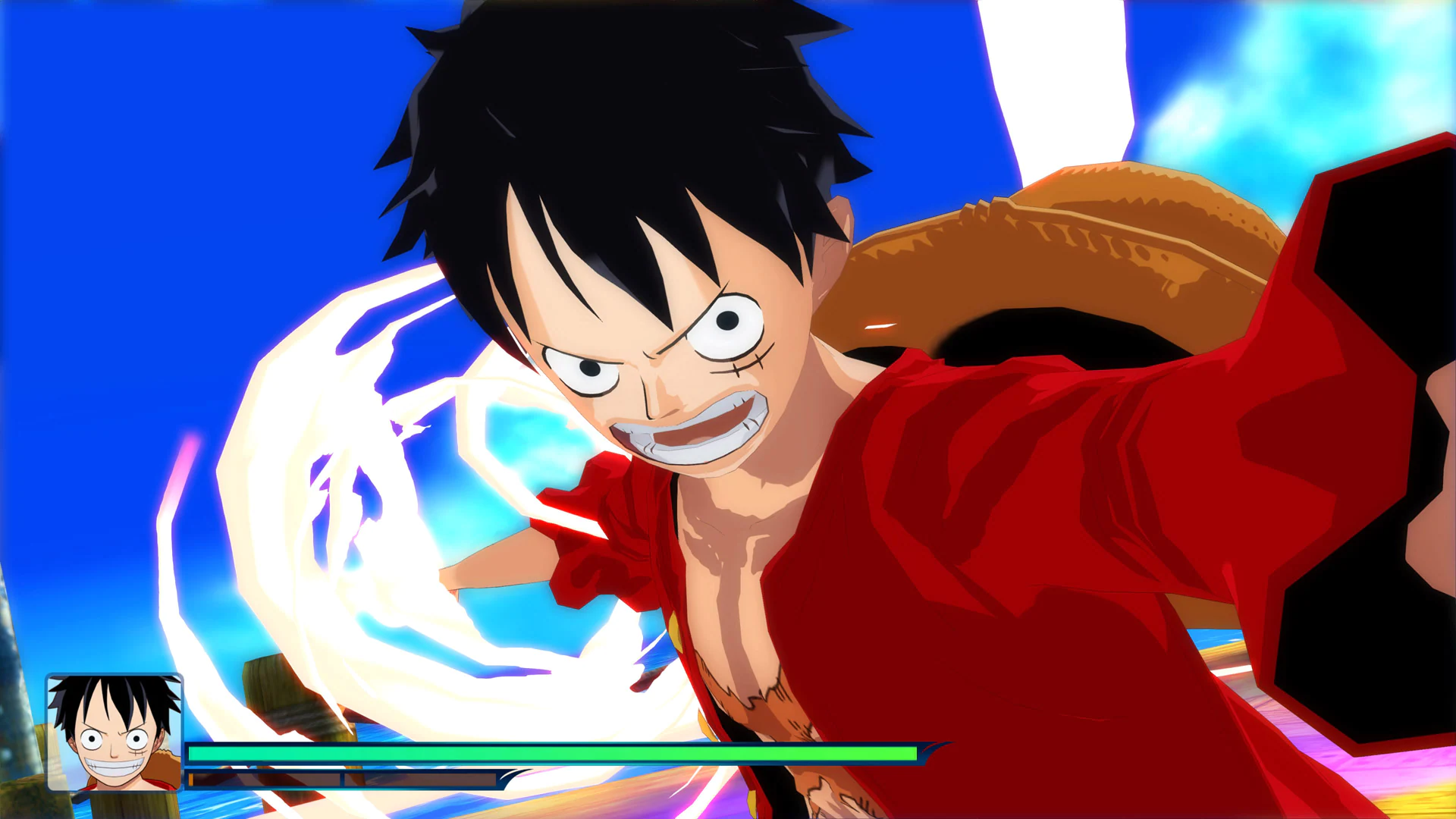Click the scar under the portrait's eye
Image resolution: width=1456 pixels, height=819 pixels.
click(x=139, y=752)
